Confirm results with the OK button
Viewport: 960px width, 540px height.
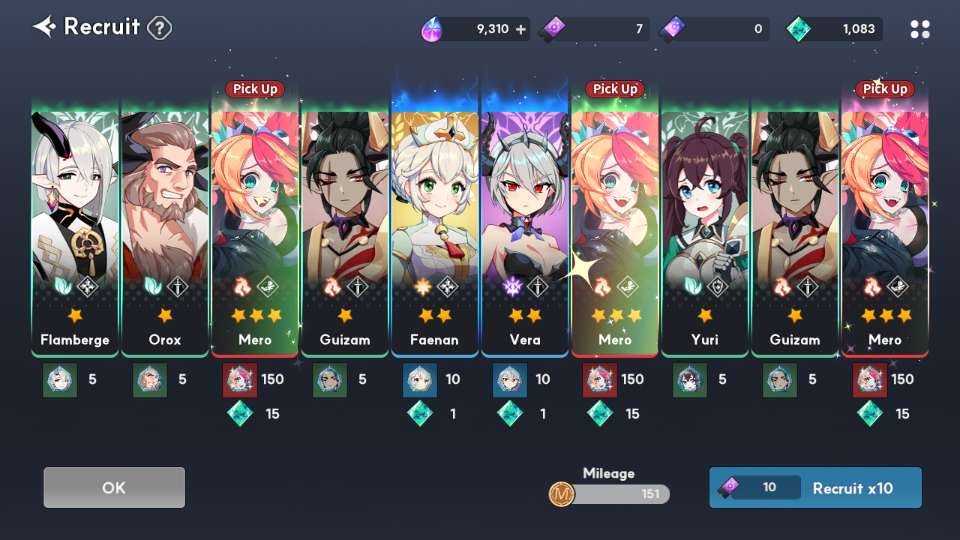pos(114,488)
